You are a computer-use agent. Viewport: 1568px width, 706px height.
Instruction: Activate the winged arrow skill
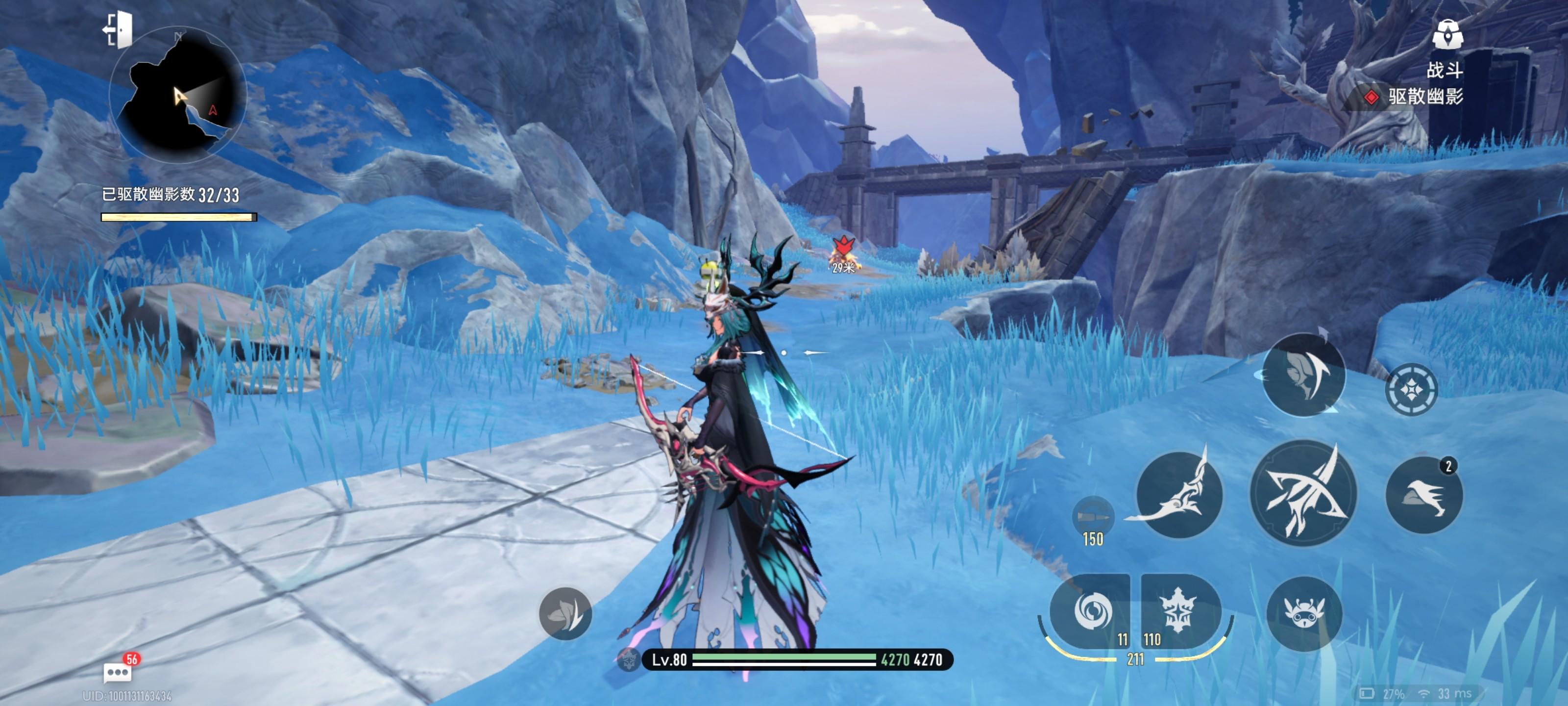pyautogui.click(x=1179, y=495)
